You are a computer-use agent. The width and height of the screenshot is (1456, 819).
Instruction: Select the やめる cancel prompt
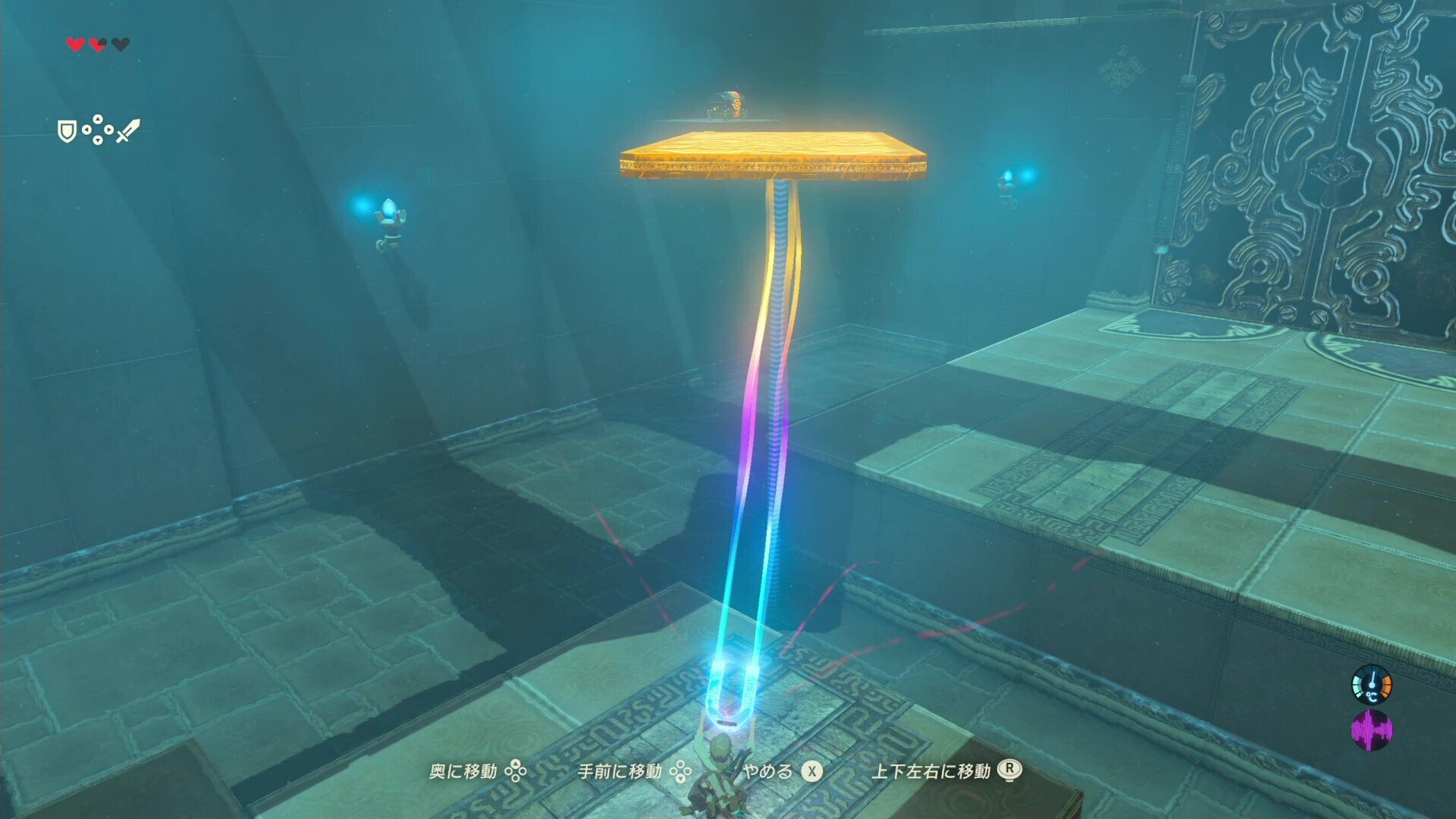click(767, 771)
